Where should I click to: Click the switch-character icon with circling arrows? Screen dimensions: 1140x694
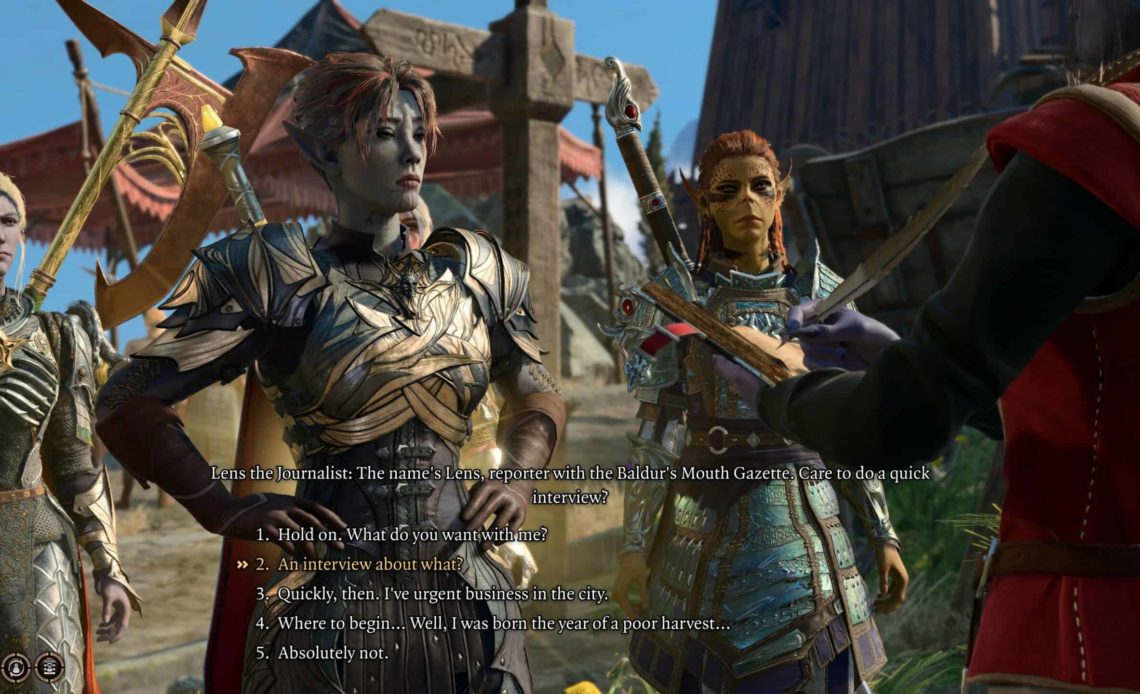(x=15, y=667)
